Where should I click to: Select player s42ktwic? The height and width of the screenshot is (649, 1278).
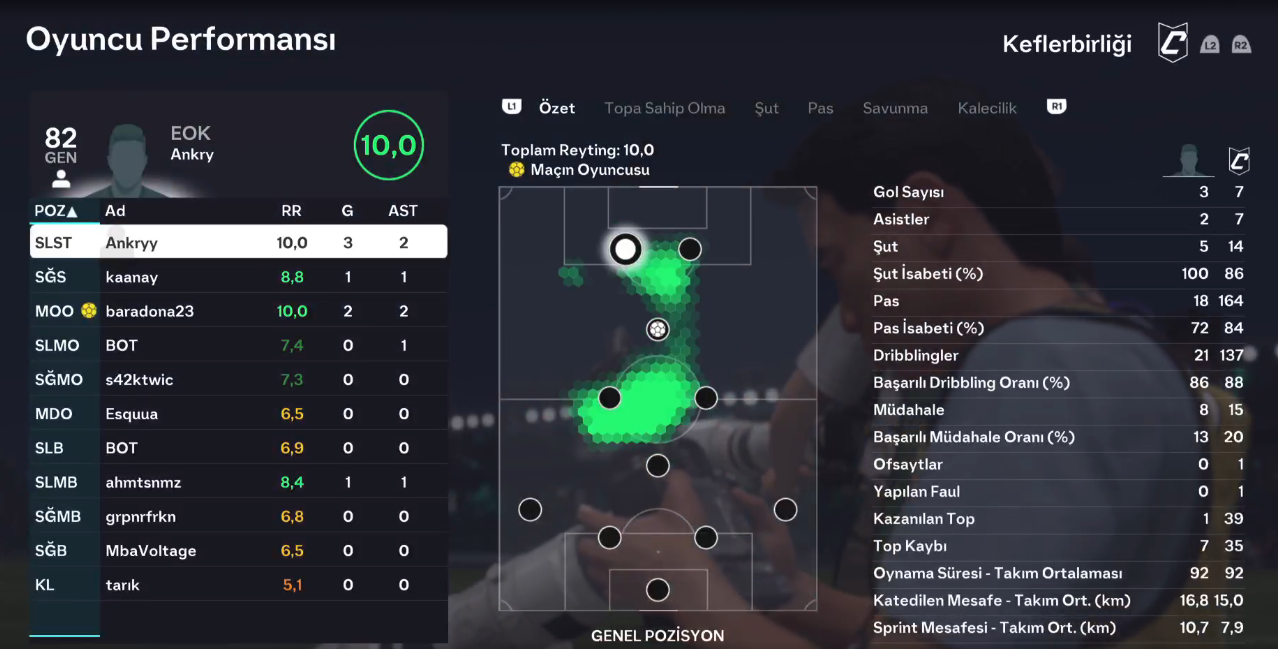click(x=238, y=380)
